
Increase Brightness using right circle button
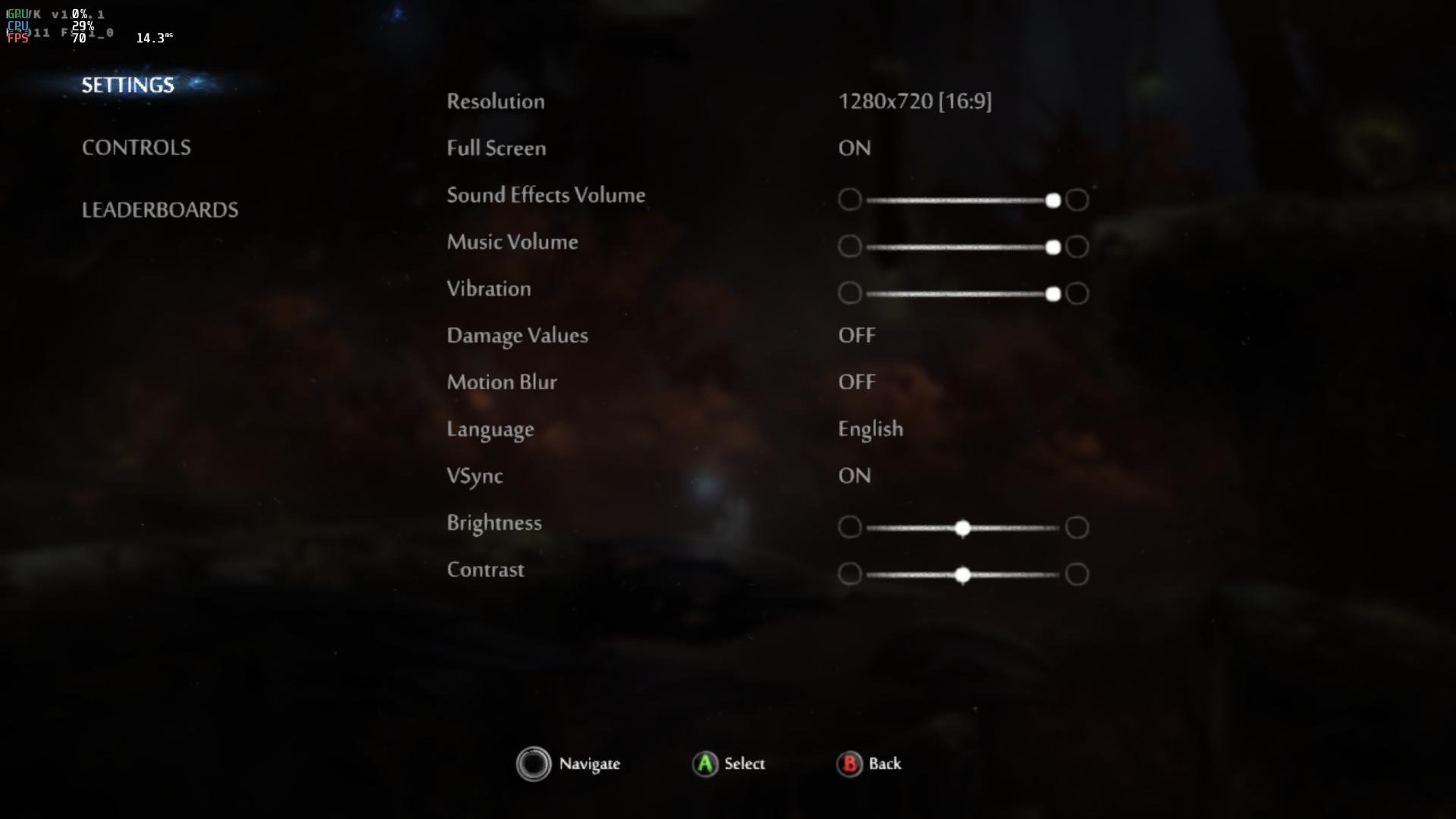[x=1077, y=527]
